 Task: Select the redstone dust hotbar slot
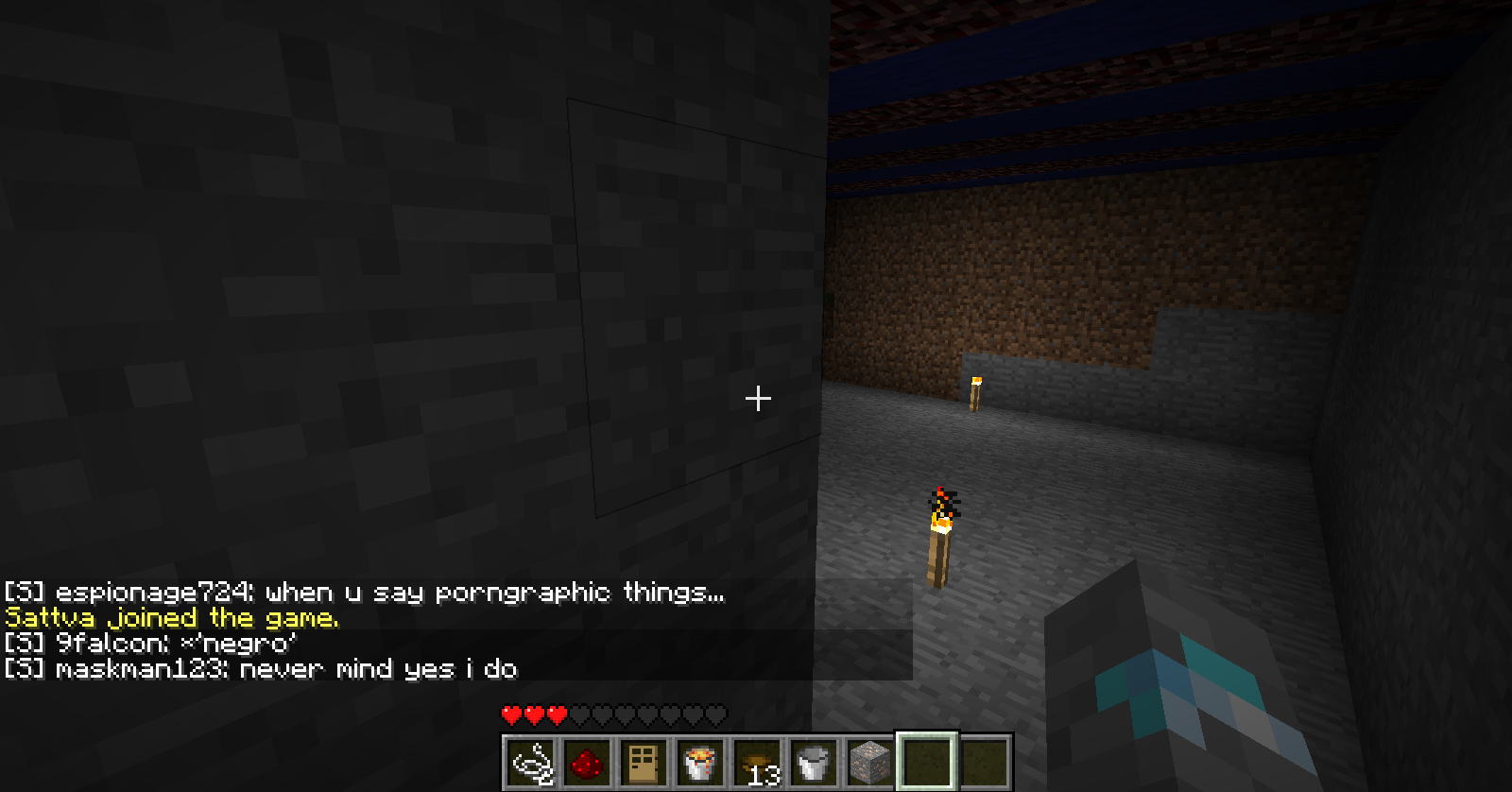pos(587,762)
